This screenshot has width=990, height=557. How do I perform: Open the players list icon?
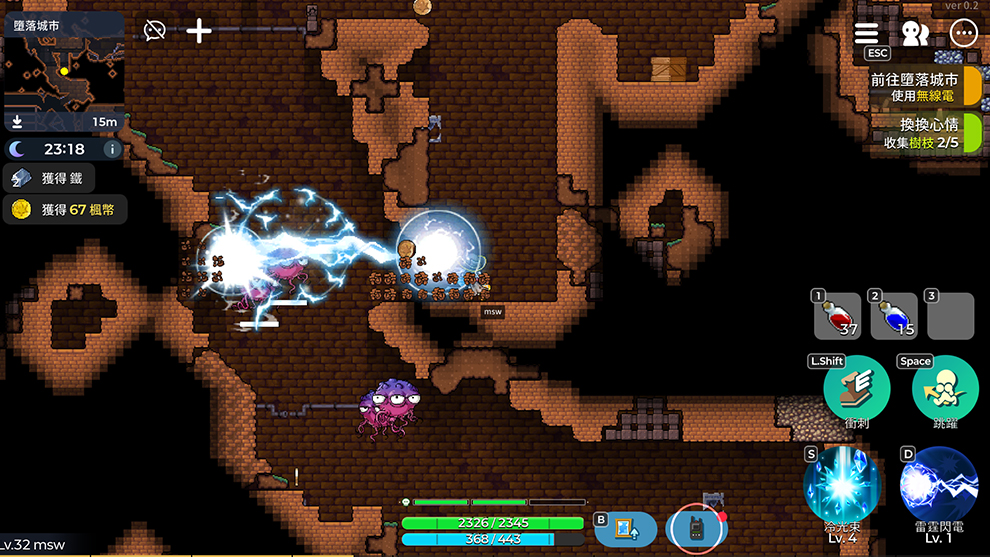point(915,33)
